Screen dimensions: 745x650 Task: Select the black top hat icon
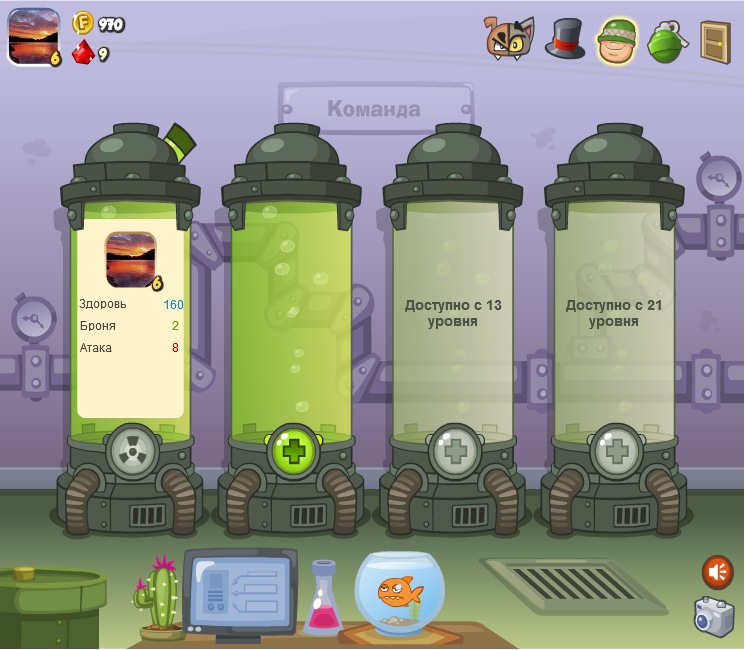(565, 39)
